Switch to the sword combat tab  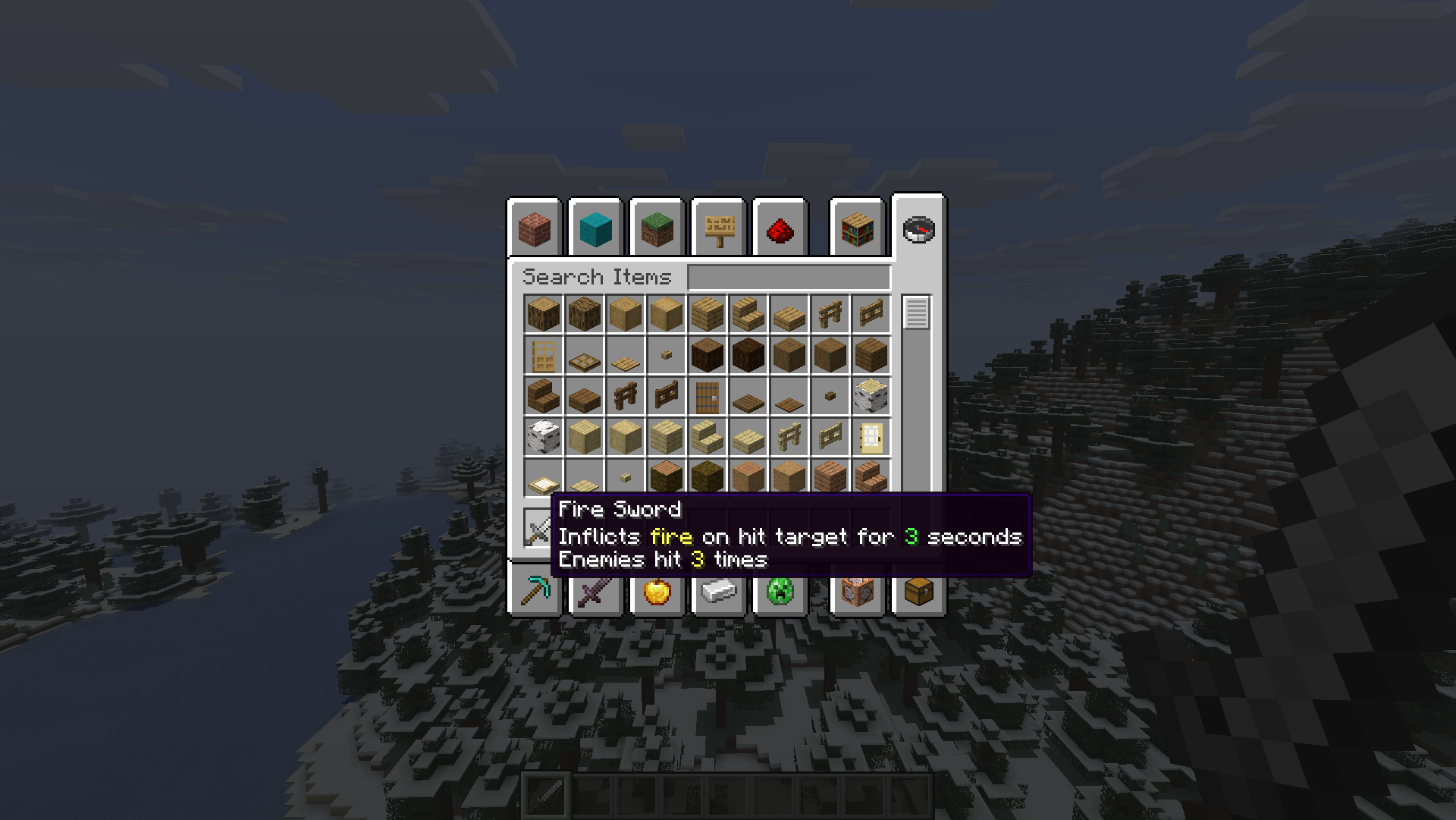(595, 592)
